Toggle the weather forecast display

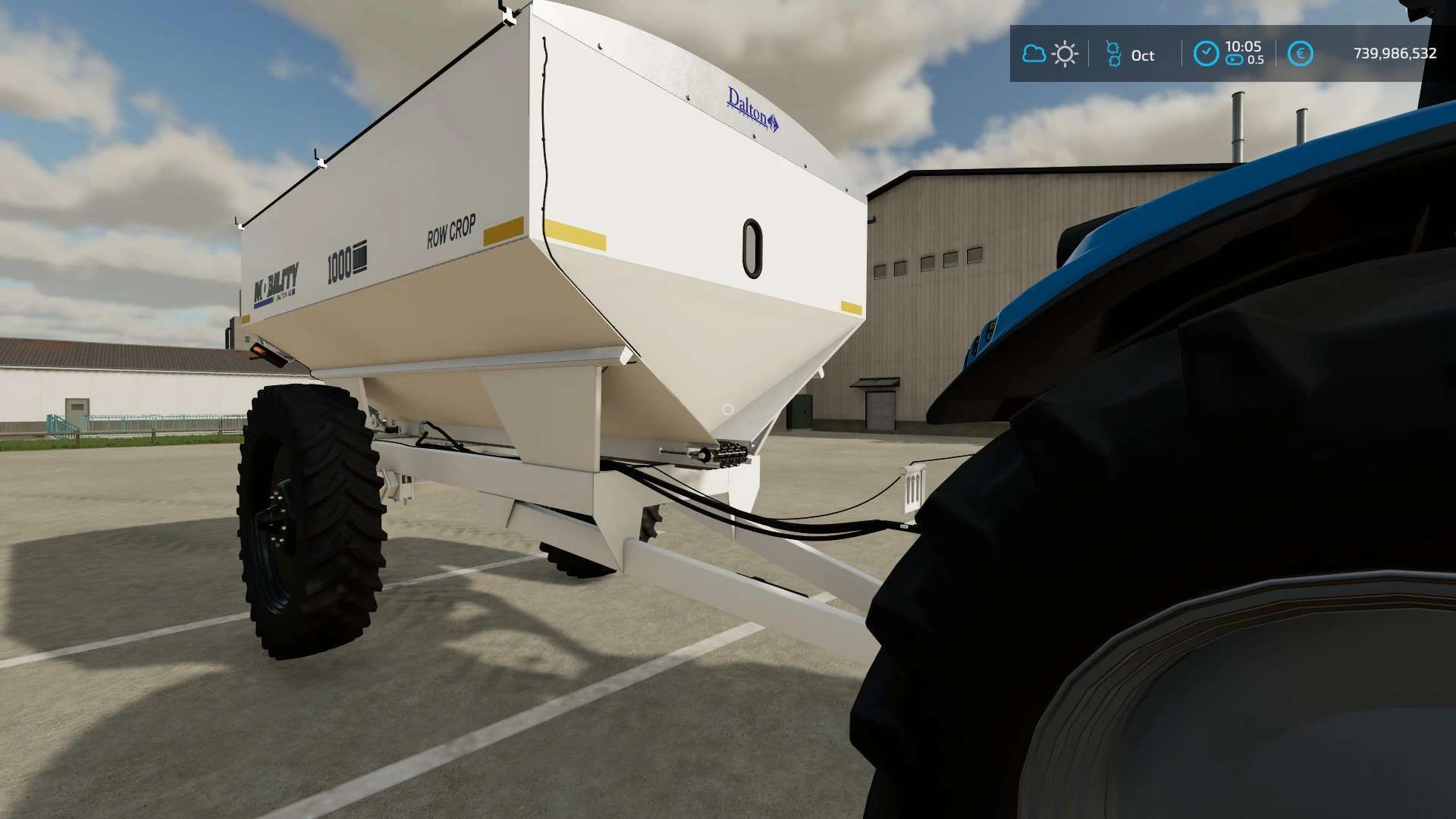(1049, 54)
